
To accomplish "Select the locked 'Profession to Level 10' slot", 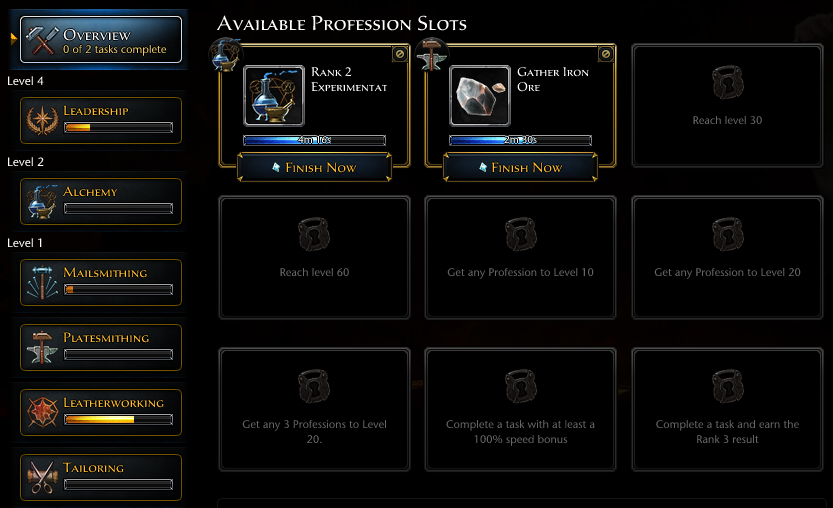I will click(x=521, y=257).
